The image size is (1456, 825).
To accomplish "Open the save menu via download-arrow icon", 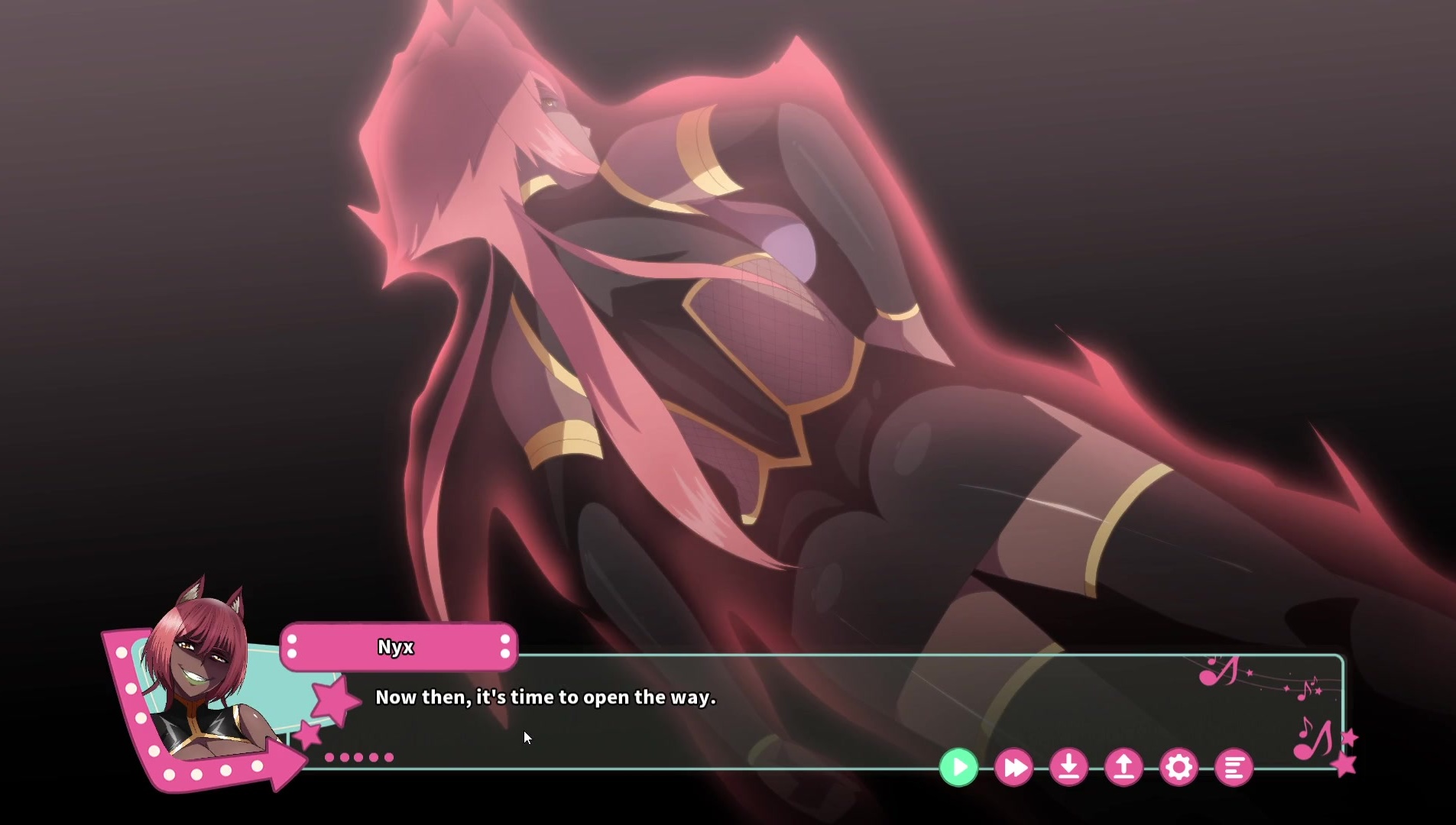I will tap(1068, 767).
